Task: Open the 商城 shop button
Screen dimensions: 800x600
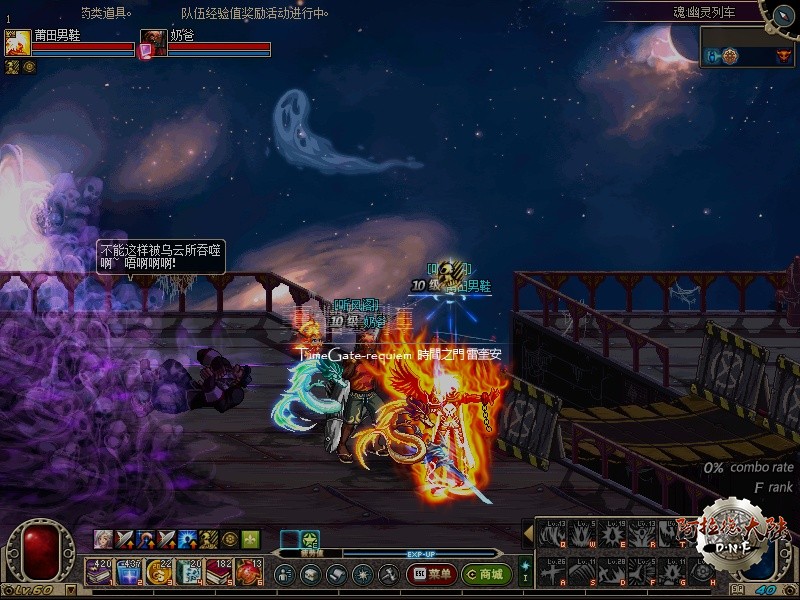Action: [486, 574]
